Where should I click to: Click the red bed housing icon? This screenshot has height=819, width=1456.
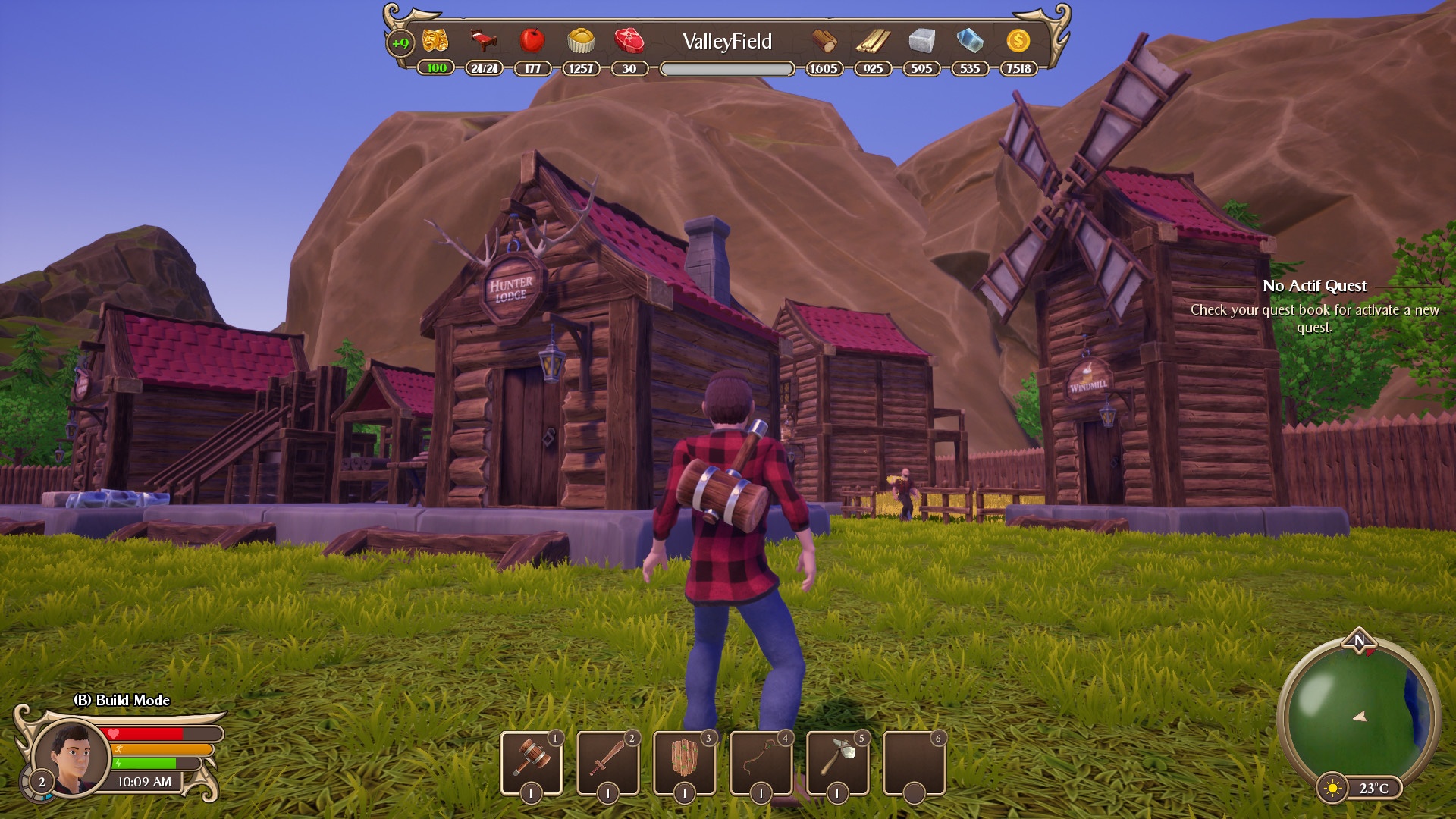coord(484,40)
